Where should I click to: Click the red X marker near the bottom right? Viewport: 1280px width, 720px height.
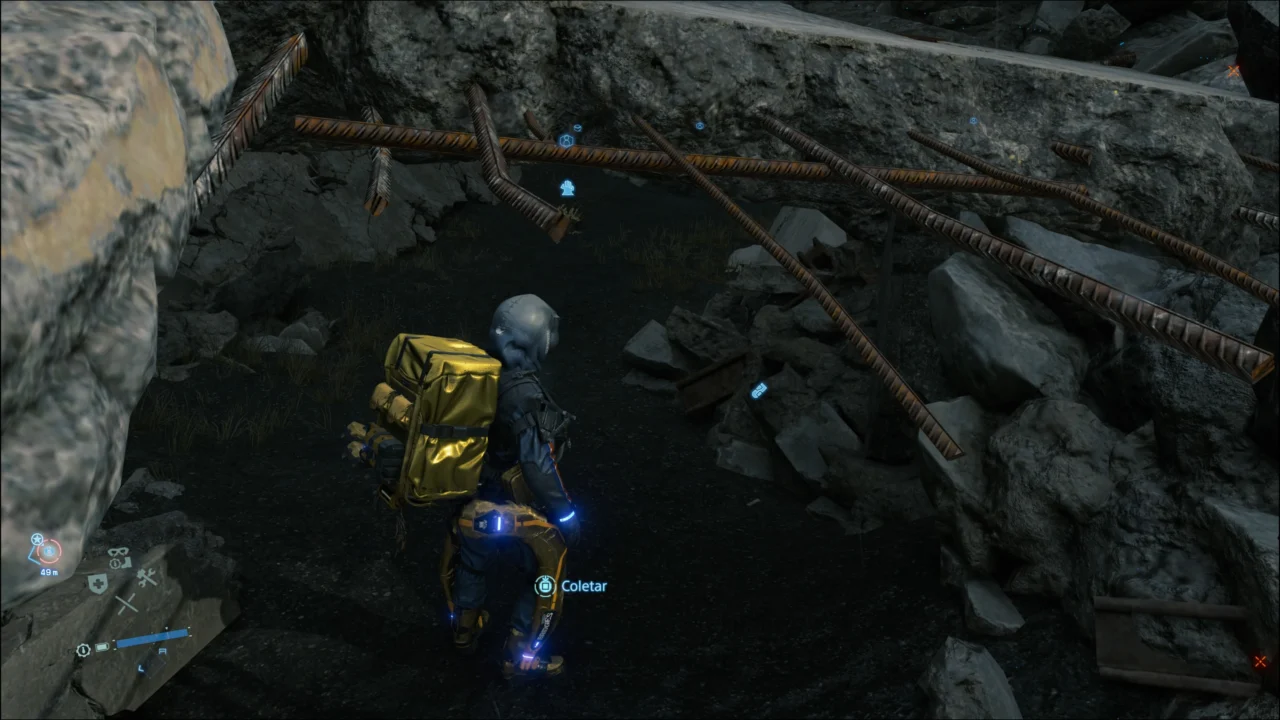(1260, 661)
